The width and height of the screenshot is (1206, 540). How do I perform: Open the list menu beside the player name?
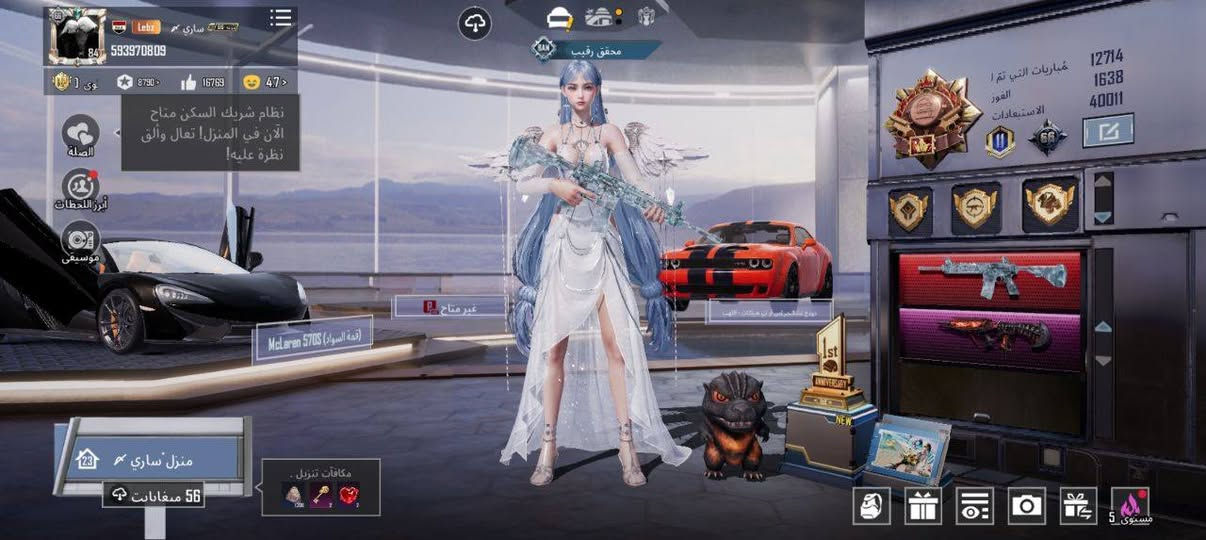click(x=281, y=18)
